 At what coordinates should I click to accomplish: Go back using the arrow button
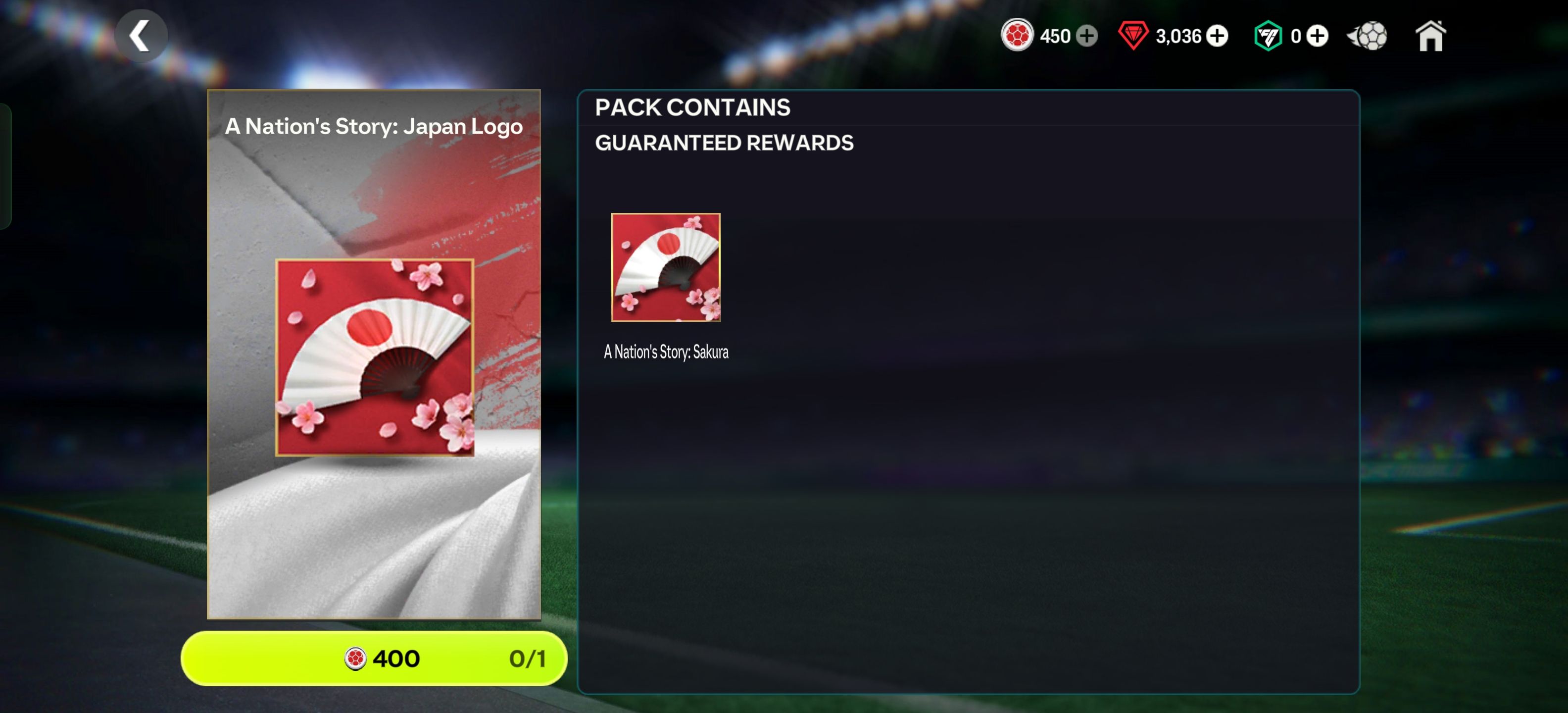click(x=141, y=36)
